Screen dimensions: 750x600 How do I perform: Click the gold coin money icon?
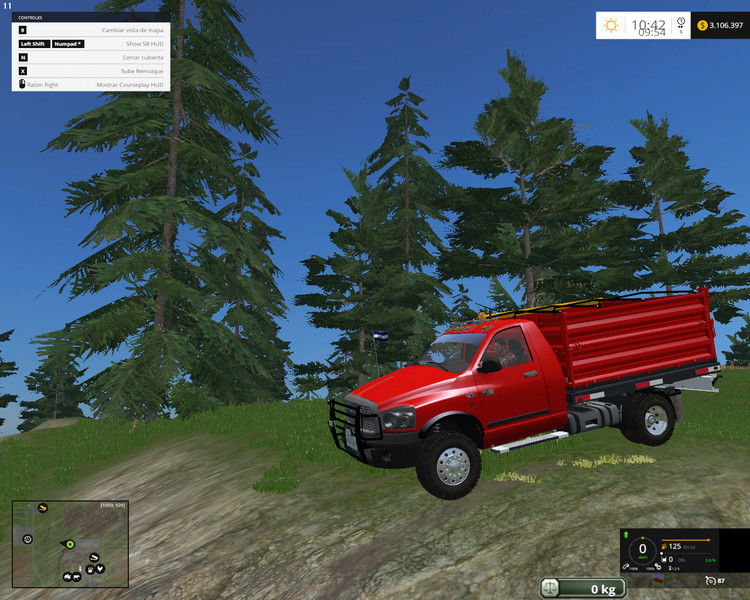[x=702, y=25]
